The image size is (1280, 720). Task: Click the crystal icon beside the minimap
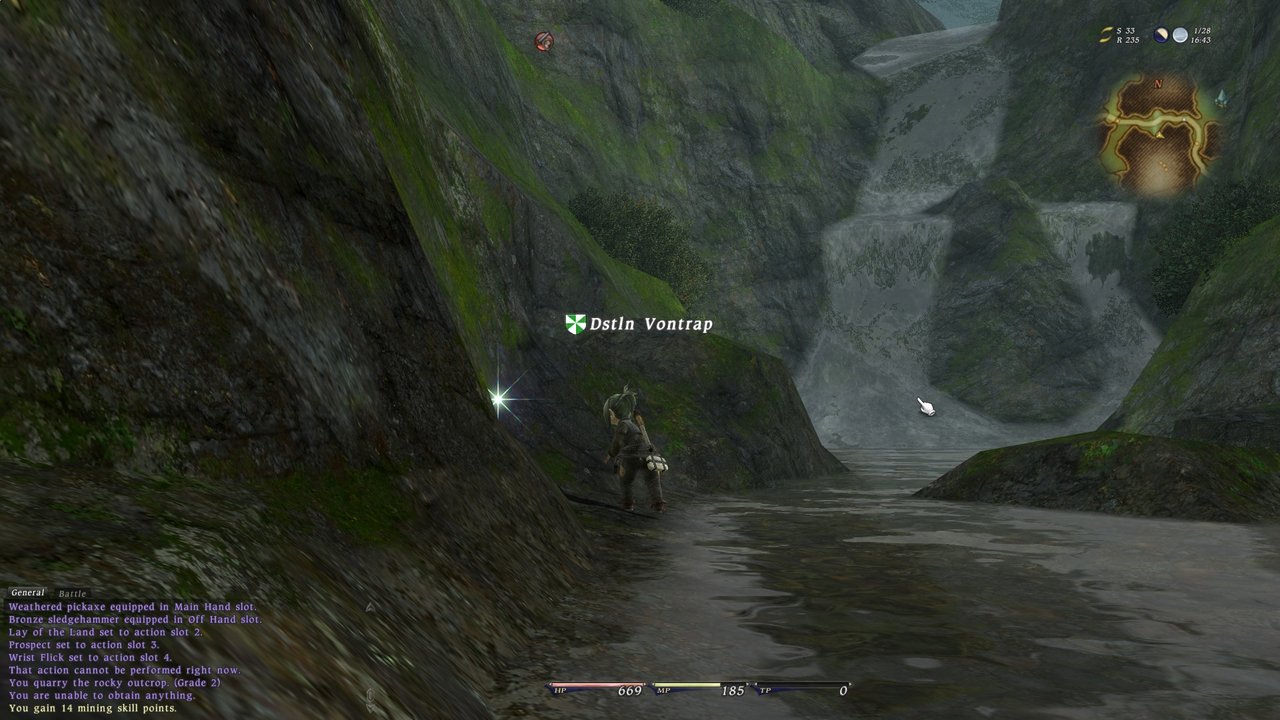1220,98
